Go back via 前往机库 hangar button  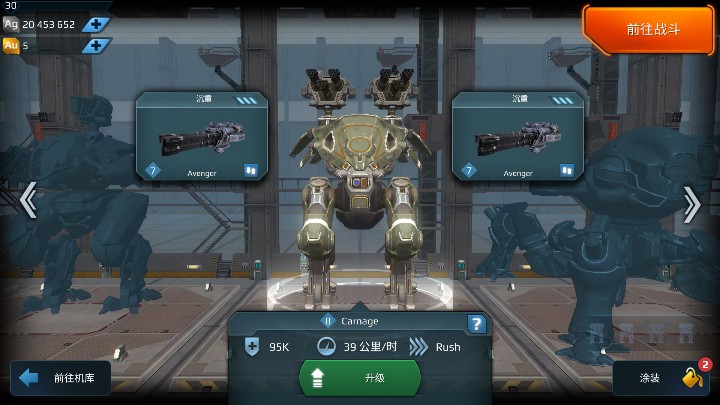[x=61, y=378]
